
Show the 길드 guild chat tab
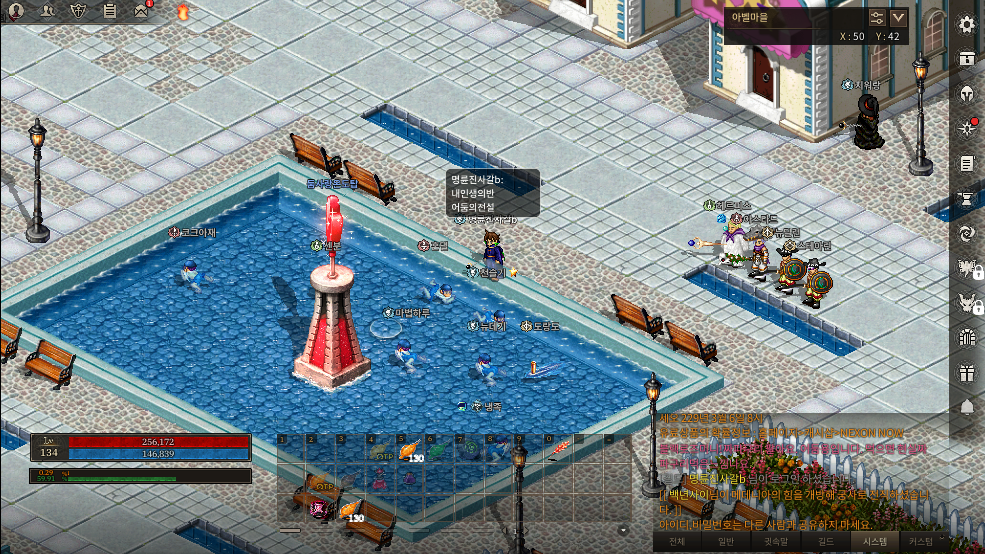pos(826,541)
